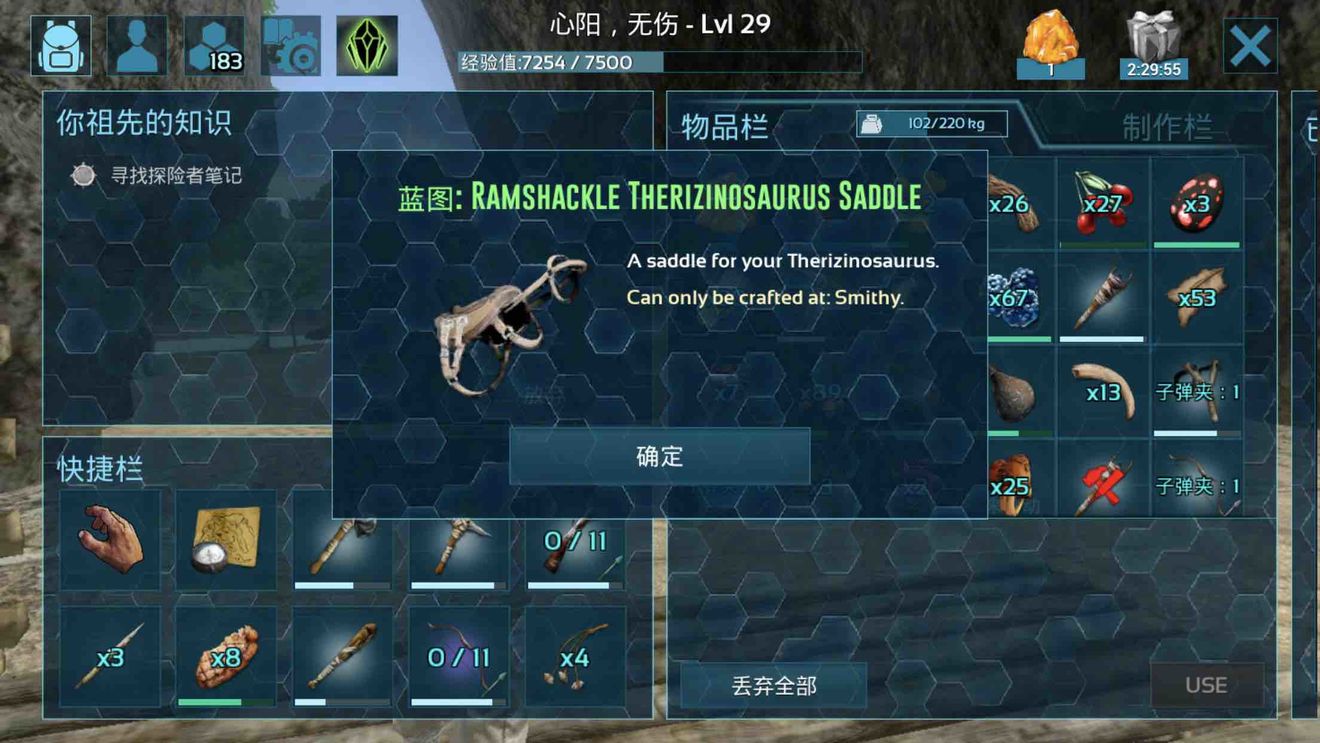Switch to the 物品栏 inventory tab

point(723,126)
